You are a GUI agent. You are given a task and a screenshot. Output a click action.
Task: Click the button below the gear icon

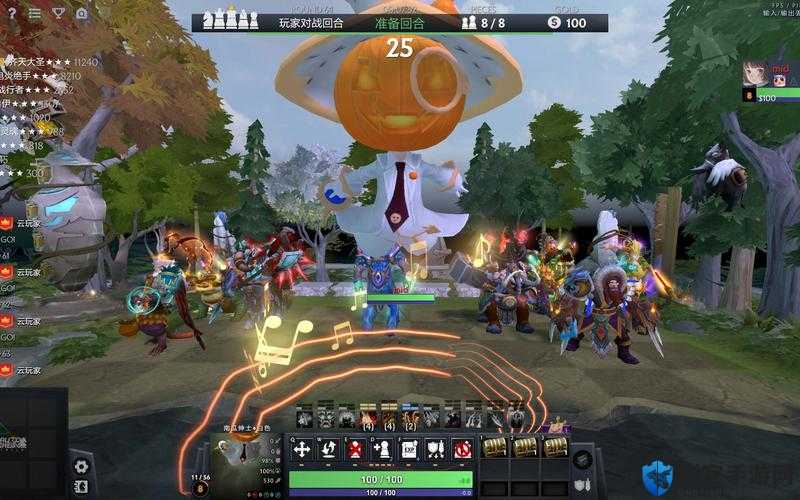(x=81, y=487)
